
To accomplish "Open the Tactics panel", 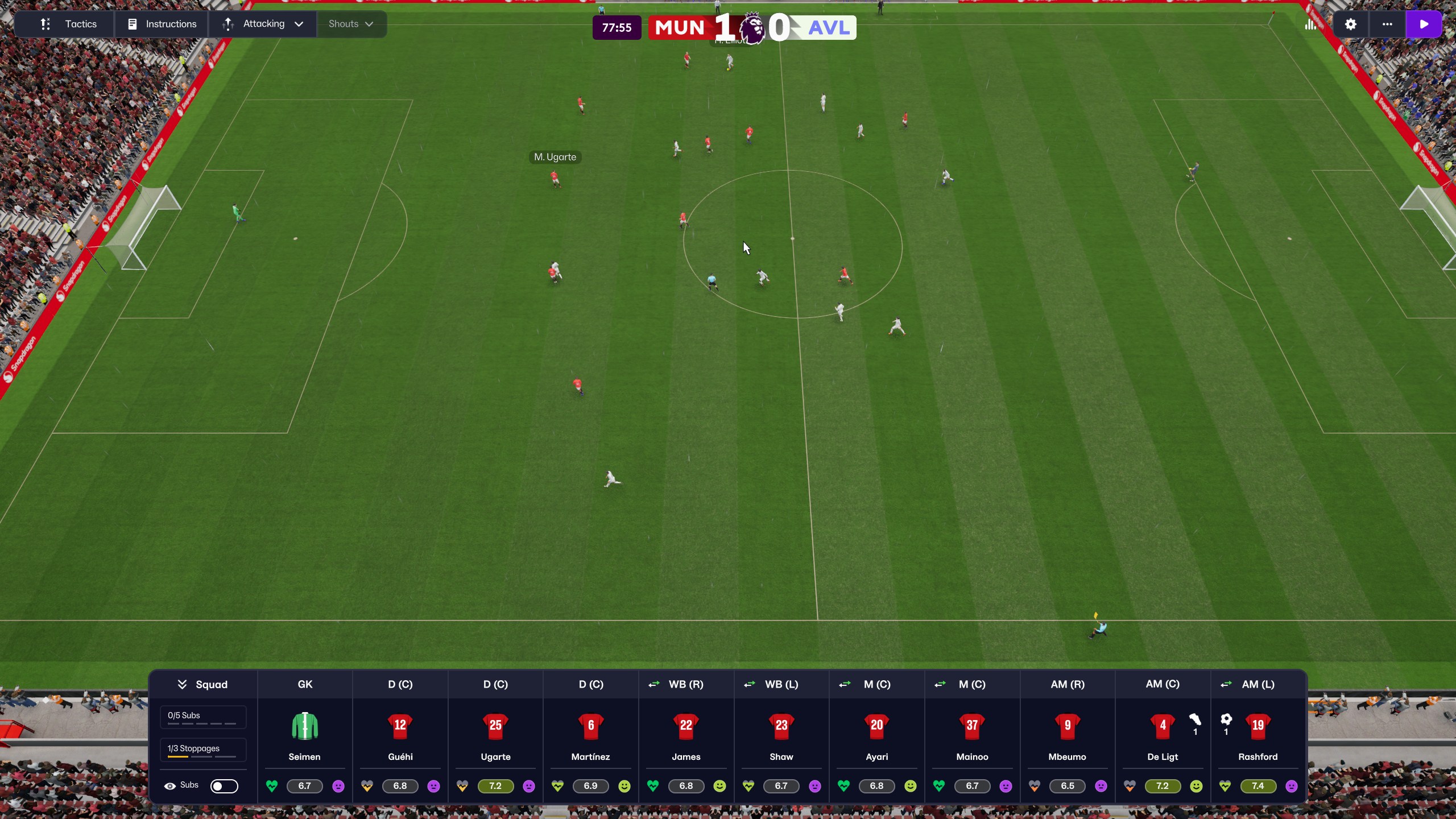I will [68, 24].
